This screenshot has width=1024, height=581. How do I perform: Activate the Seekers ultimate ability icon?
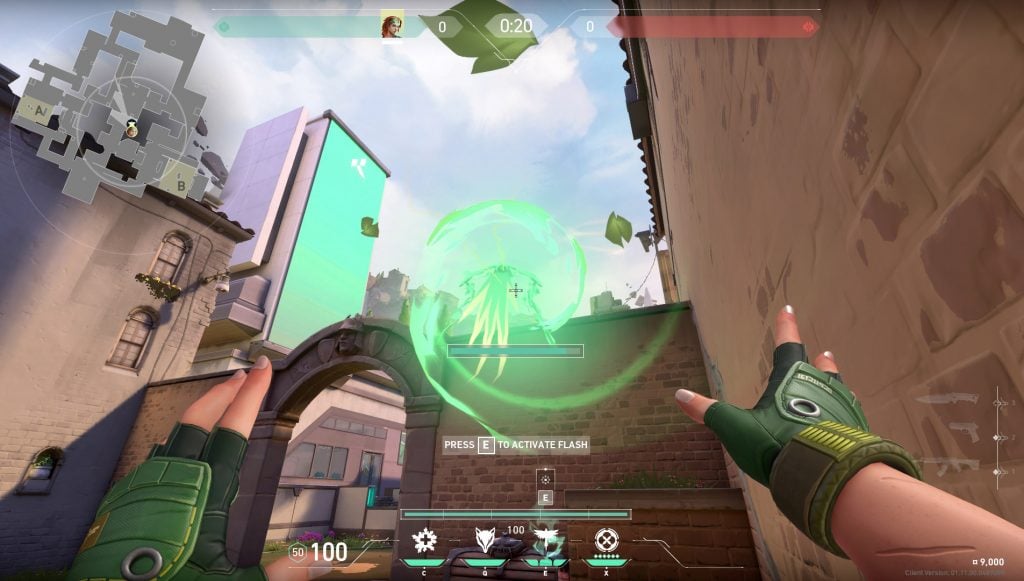pos(604,541)
